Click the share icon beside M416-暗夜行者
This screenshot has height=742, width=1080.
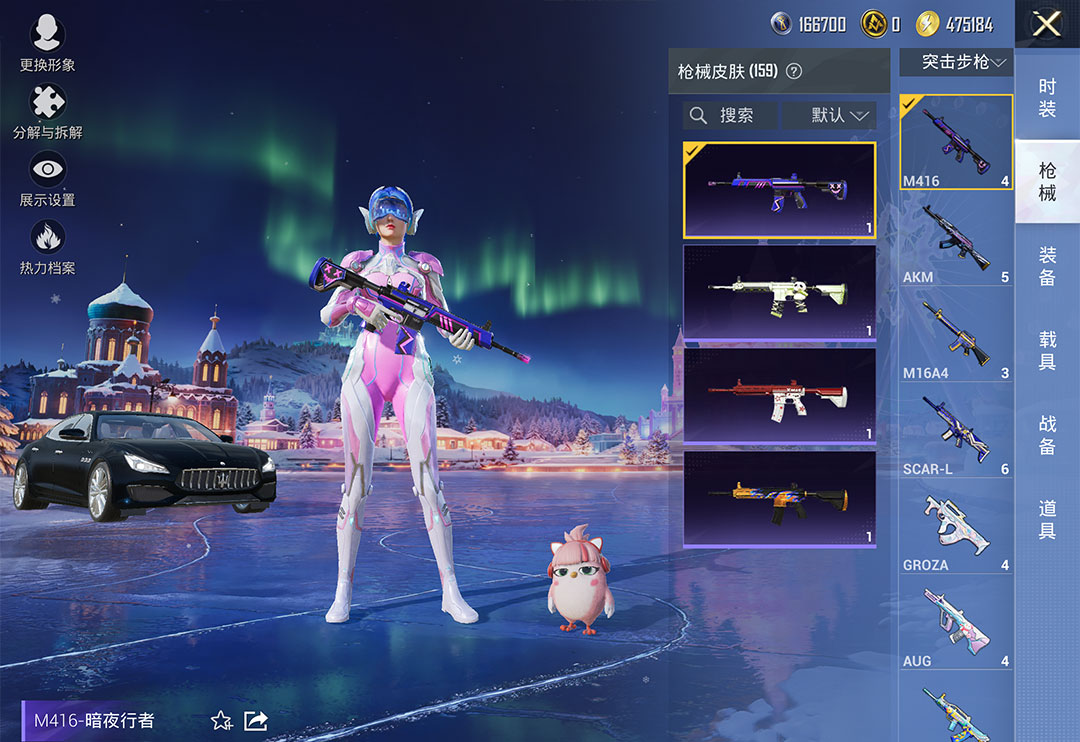coord(256,720)
